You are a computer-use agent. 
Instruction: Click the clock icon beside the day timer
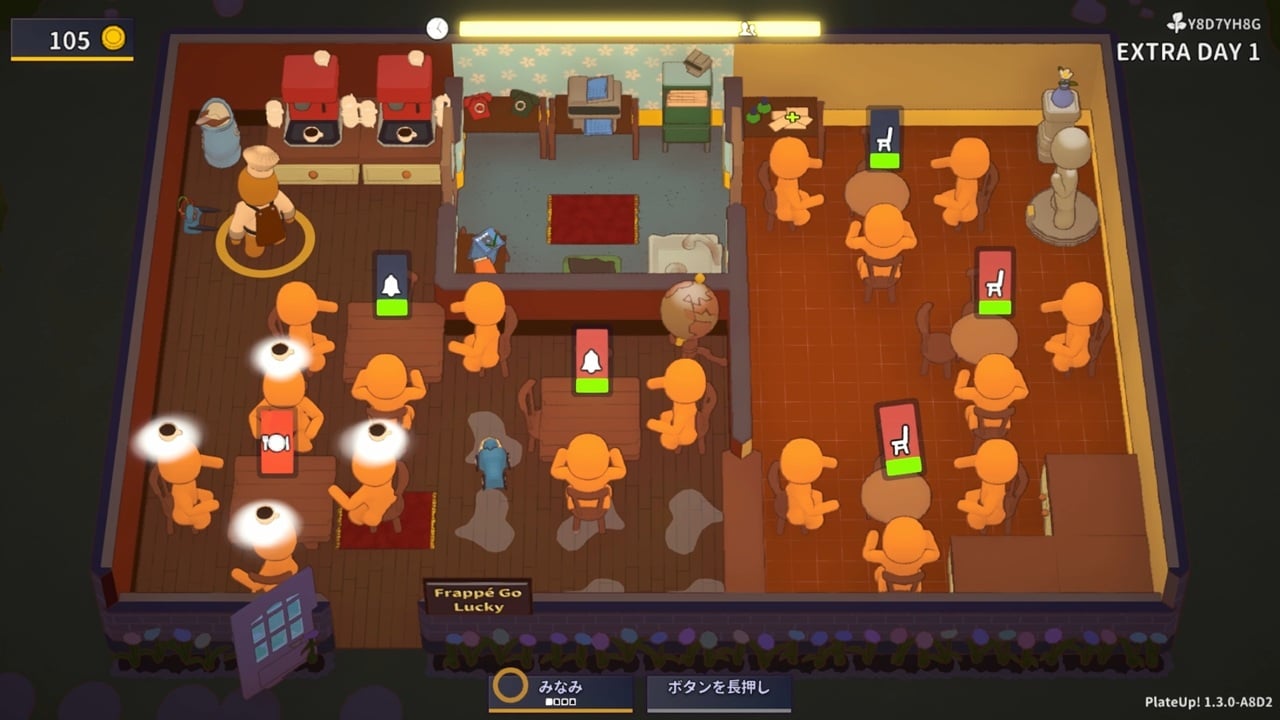(x=437, y=28)
